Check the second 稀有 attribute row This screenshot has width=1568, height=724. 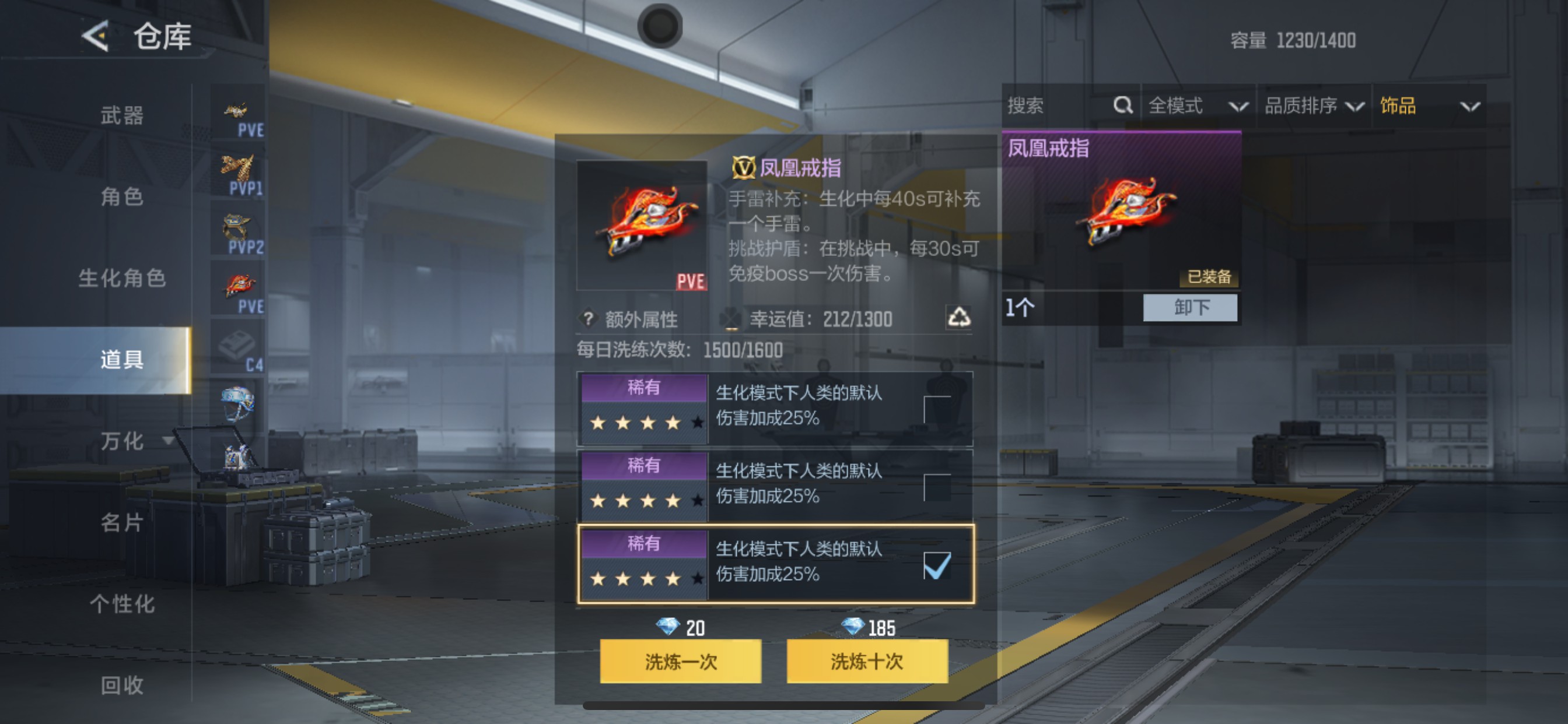coord(938,487)
